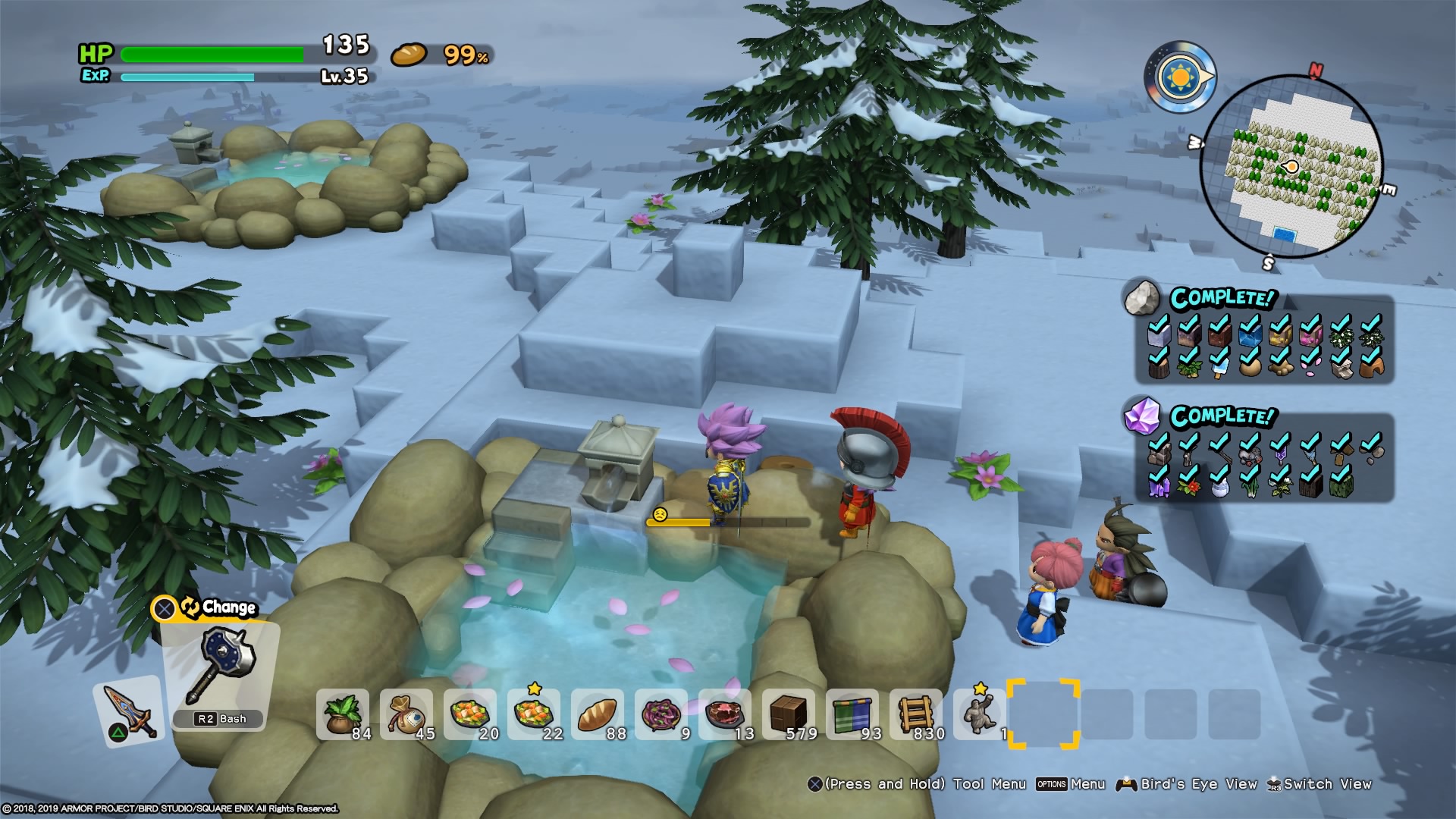Viewport: 1456px width, 819px height.
Task: Choose the unstarred salad dish slot
Action: click(471, 715)
